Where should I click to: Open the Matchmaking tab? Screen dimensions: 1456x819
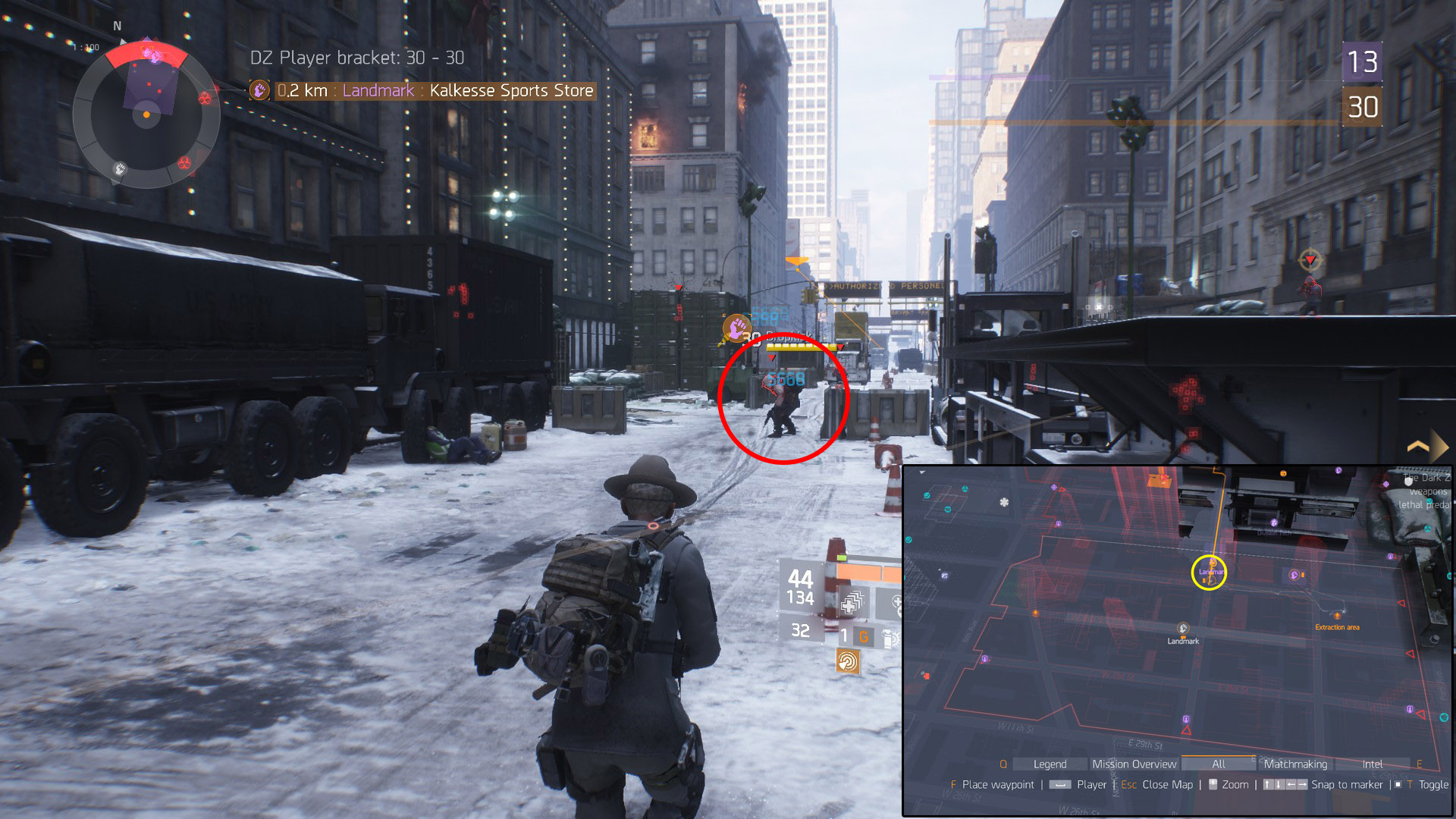pyautogui.click(x=1295, y=764)
